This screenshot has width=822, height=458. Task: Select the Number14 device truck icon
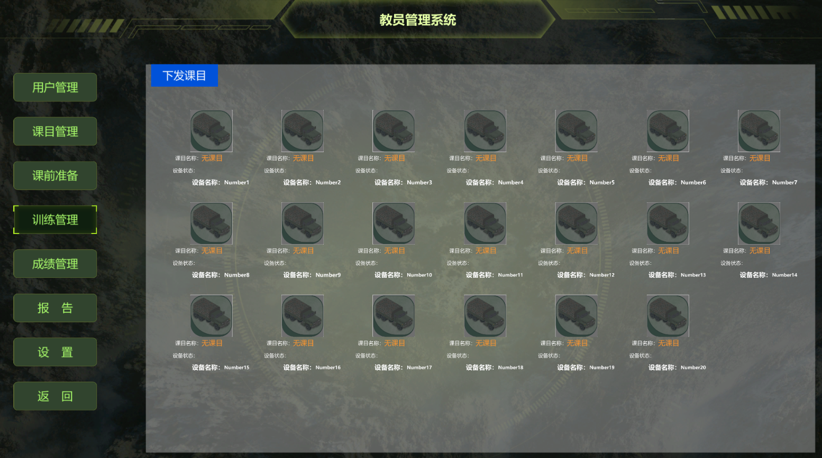759,224
